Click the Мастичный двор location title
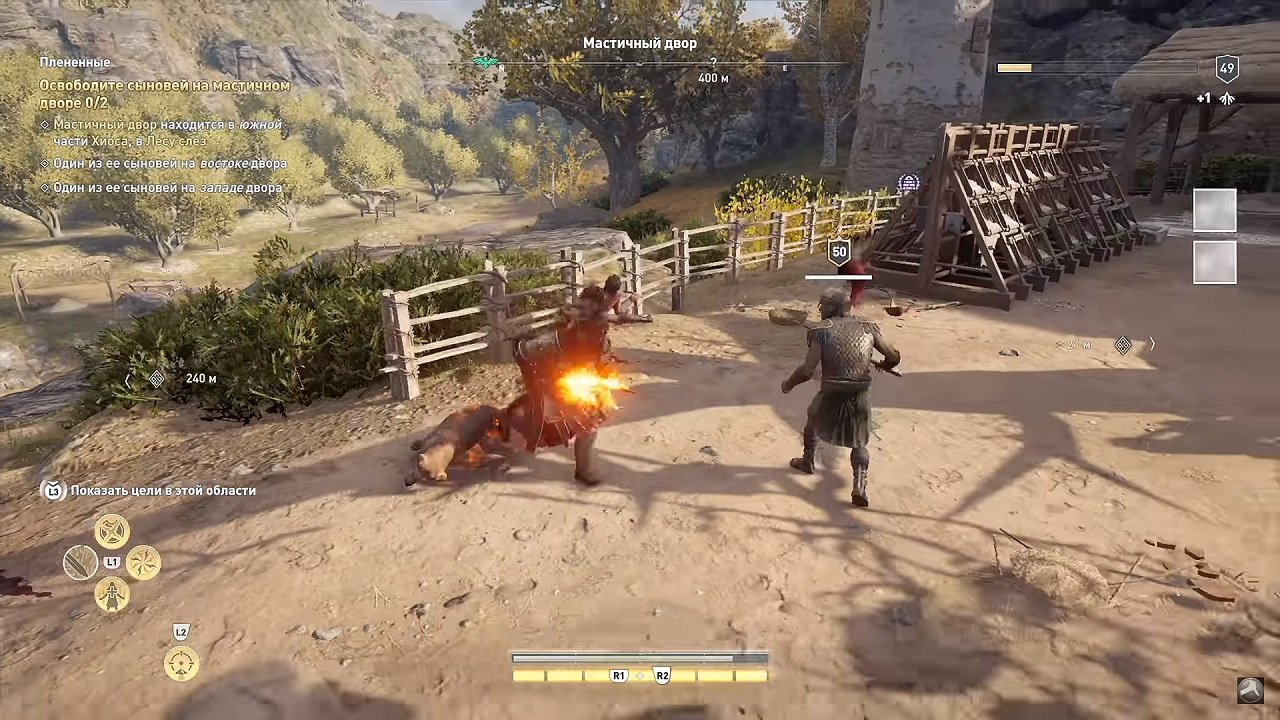1280x720 pixels. [638, 43]
